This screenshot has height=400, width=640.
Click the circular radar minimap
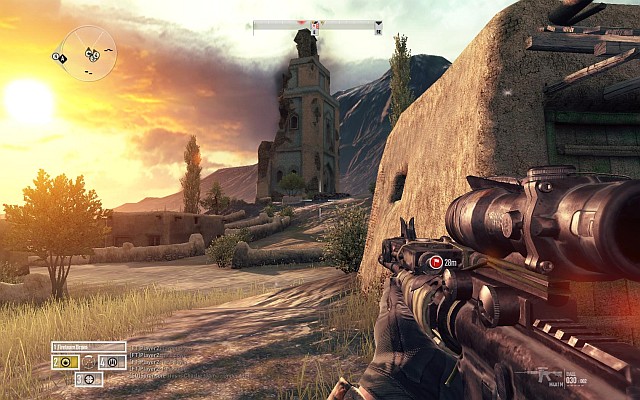88,53
